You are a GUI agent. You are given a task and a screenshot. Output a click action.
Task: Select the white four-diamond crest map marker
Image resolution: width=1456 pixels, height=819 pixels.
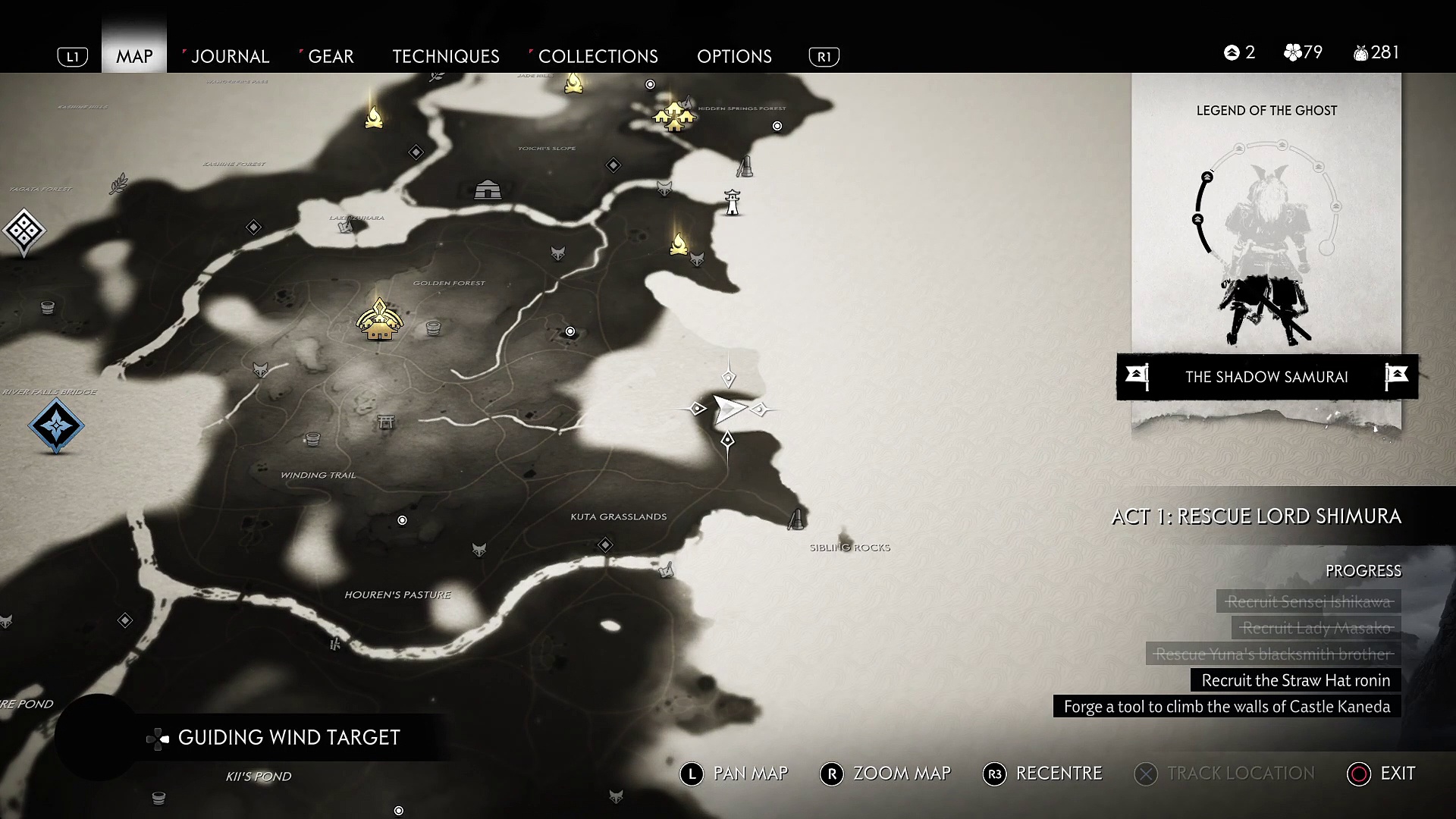tap(24, 231)
